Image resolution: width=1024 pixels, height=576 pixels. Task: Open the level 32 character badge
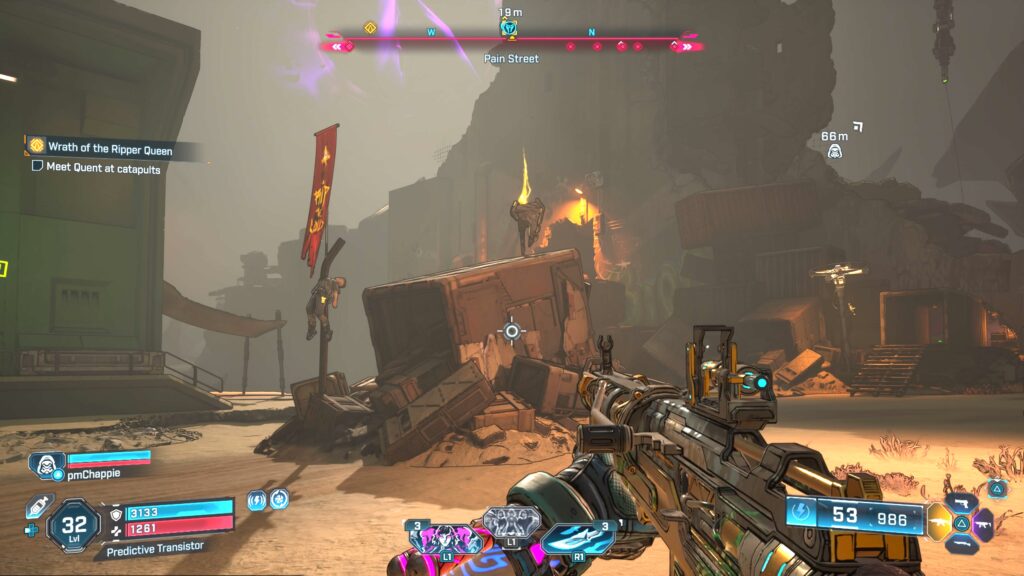click(73, 523)
